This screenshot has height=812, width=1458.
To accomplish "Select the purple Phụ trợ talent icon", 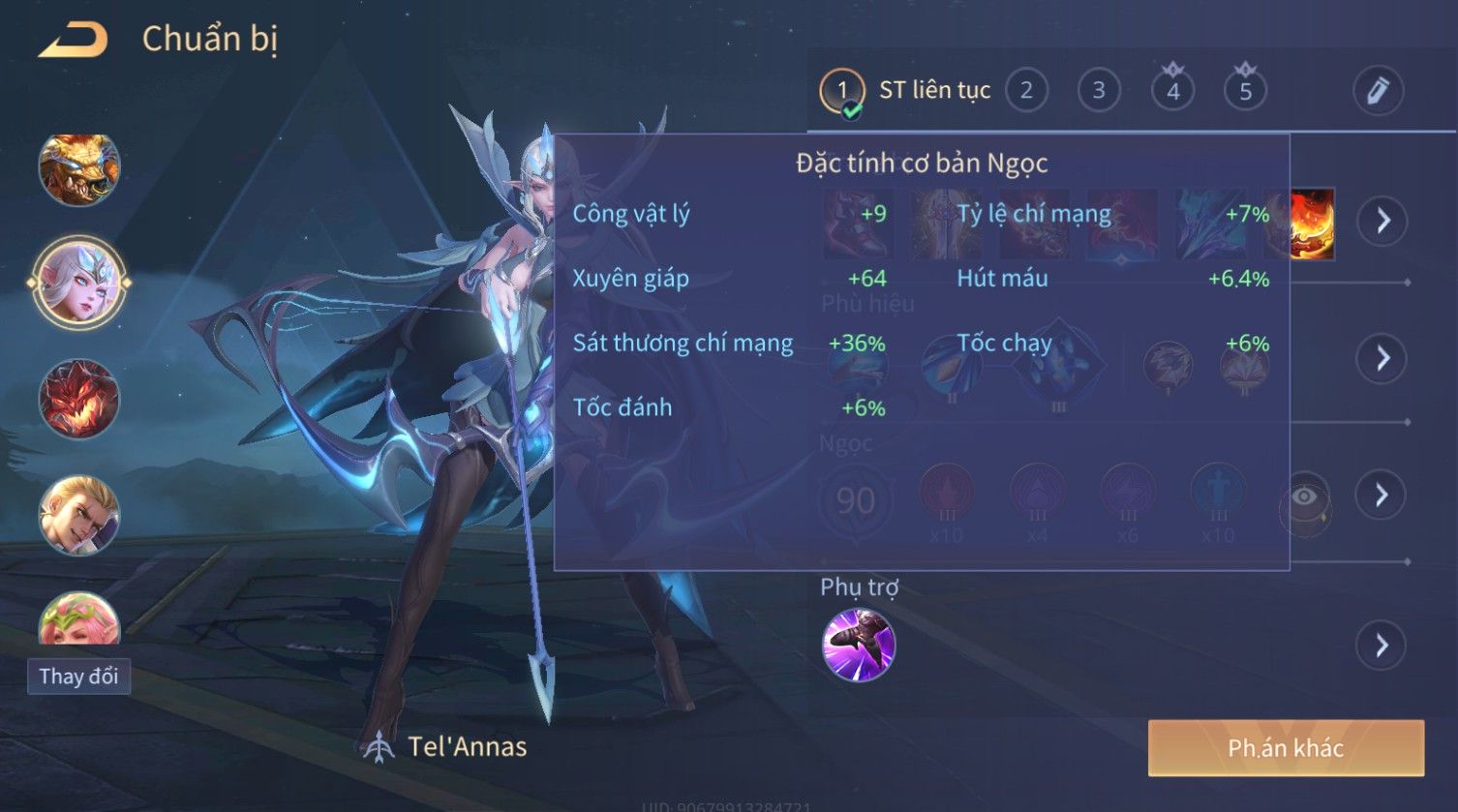I will click(859, 645).
